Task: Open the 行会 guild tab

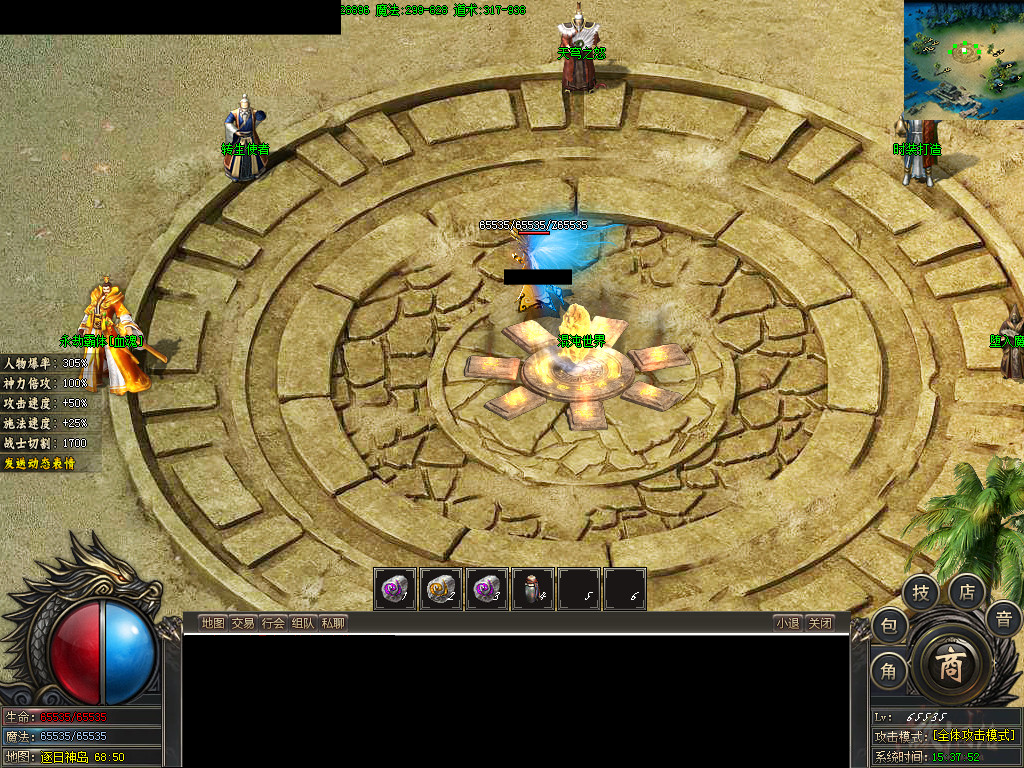Action: (x=273, y=623)
